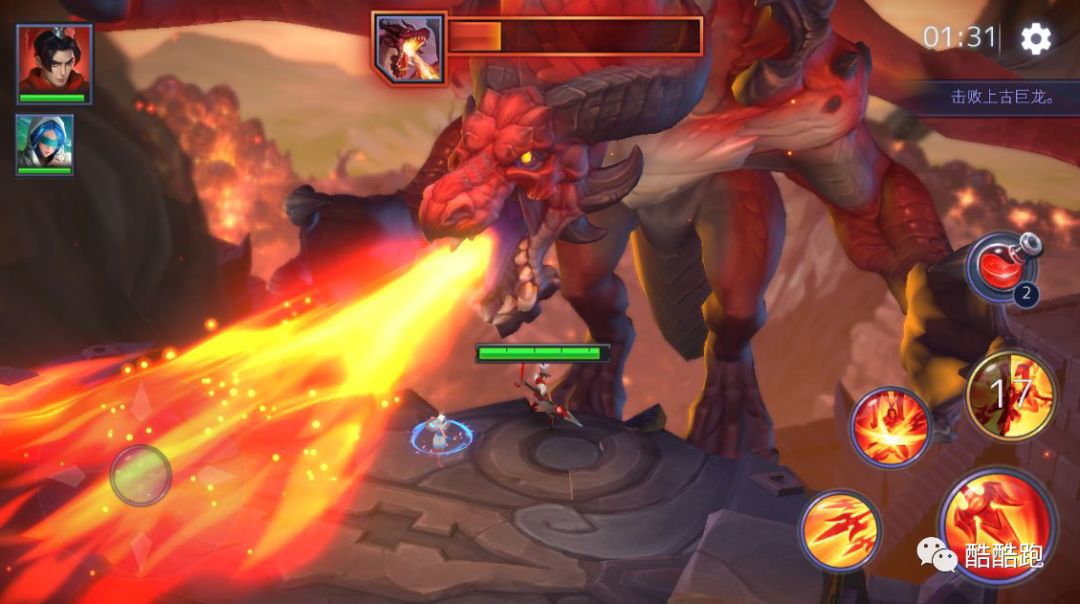
Task: Open the settings gear menu
Action: pos(1035,38)
